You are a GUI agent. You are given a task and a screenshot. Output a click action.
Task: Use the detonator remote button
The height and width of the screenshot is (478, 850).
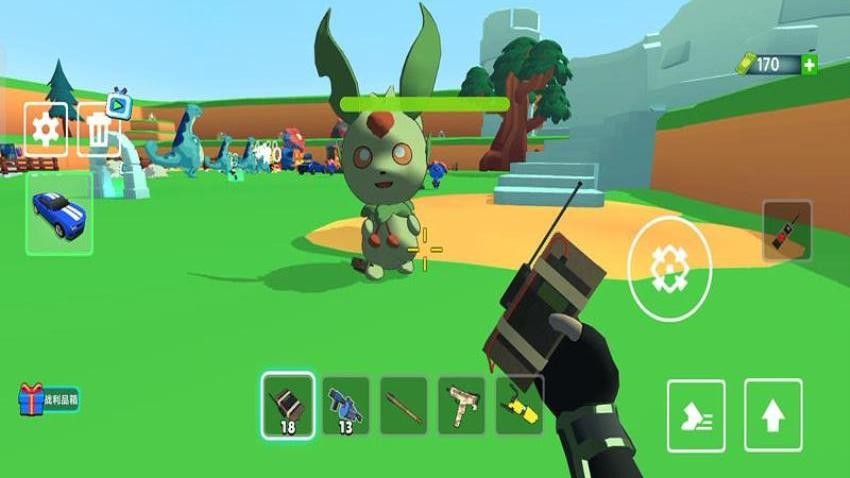(x=787, y=231)
